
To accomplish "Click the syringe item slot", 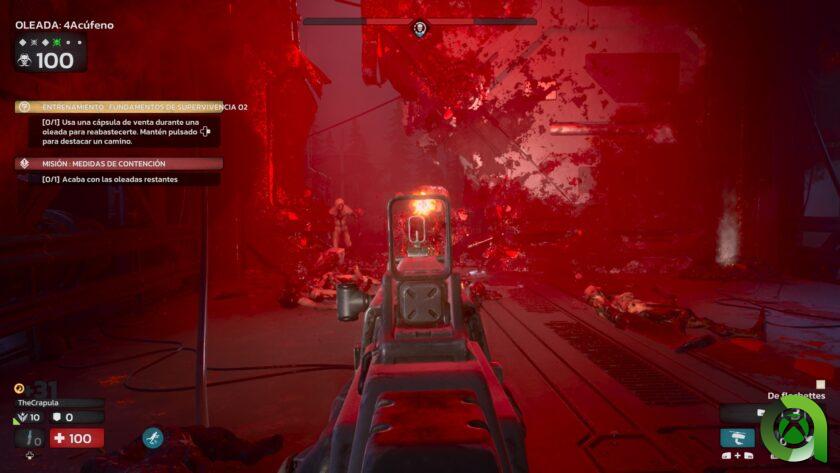I will pos(28,438).
